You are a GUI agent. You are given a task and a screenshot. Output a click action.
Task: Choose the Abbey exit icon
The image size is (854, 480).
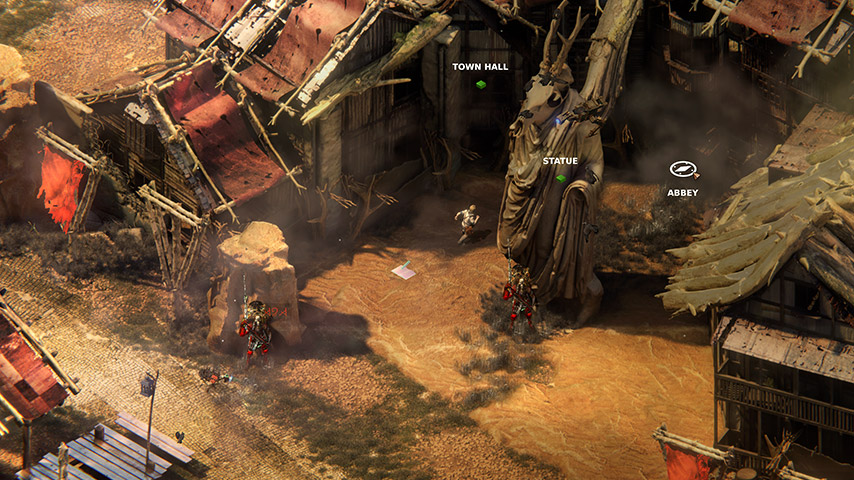[x=683, y=170]
